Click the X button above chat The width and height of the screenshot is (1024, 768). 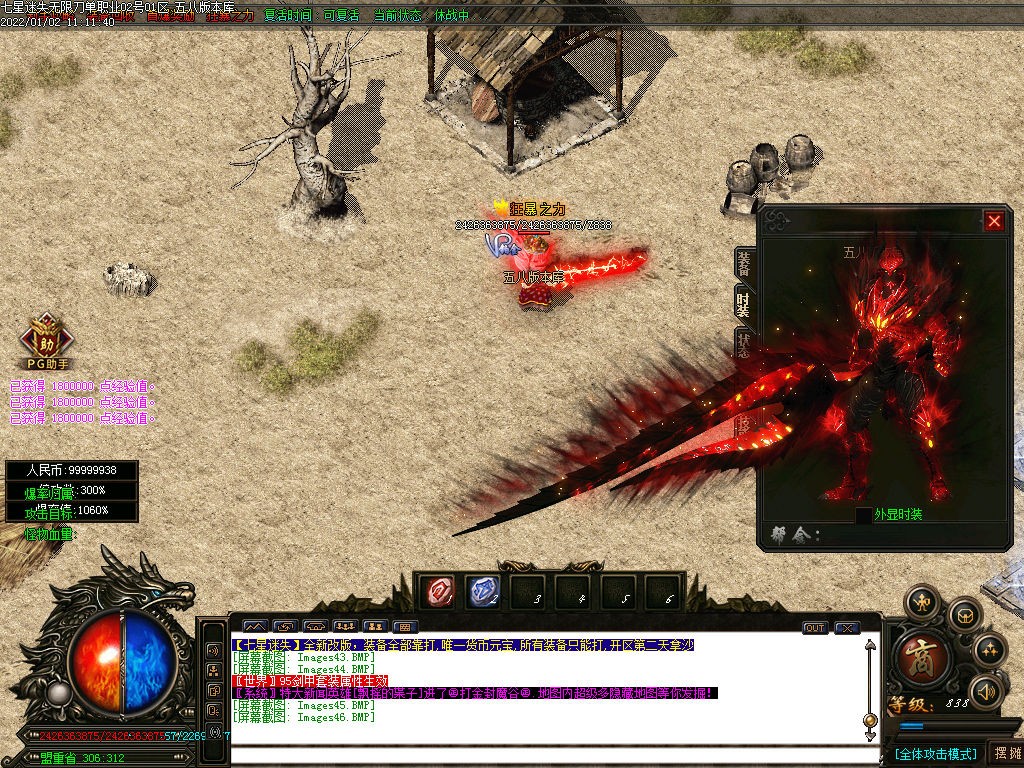[x=847, y=628]
